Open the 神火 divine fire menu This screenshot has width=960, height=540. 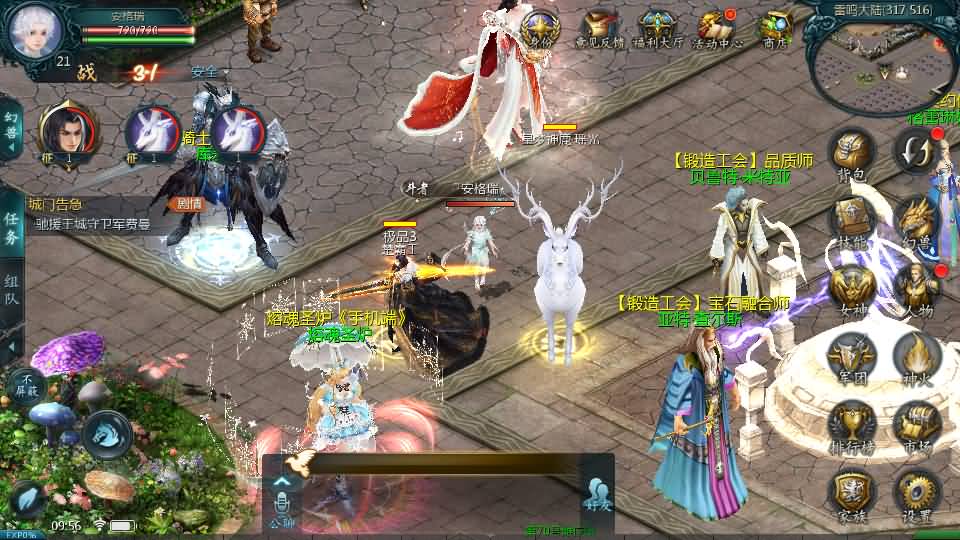pos(916,355)
